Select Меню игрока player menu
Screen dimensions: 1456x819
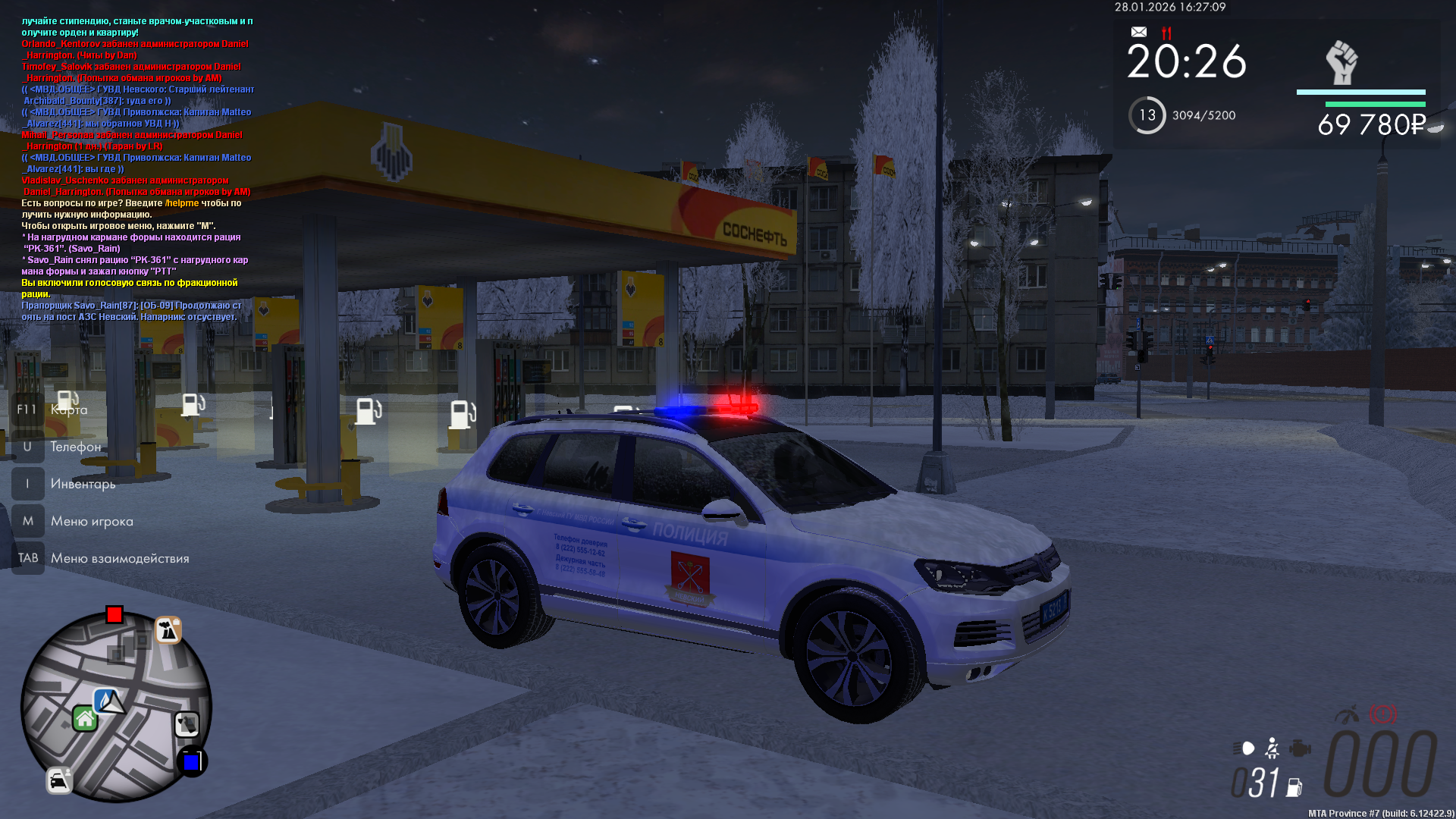(x=92, y=521)
